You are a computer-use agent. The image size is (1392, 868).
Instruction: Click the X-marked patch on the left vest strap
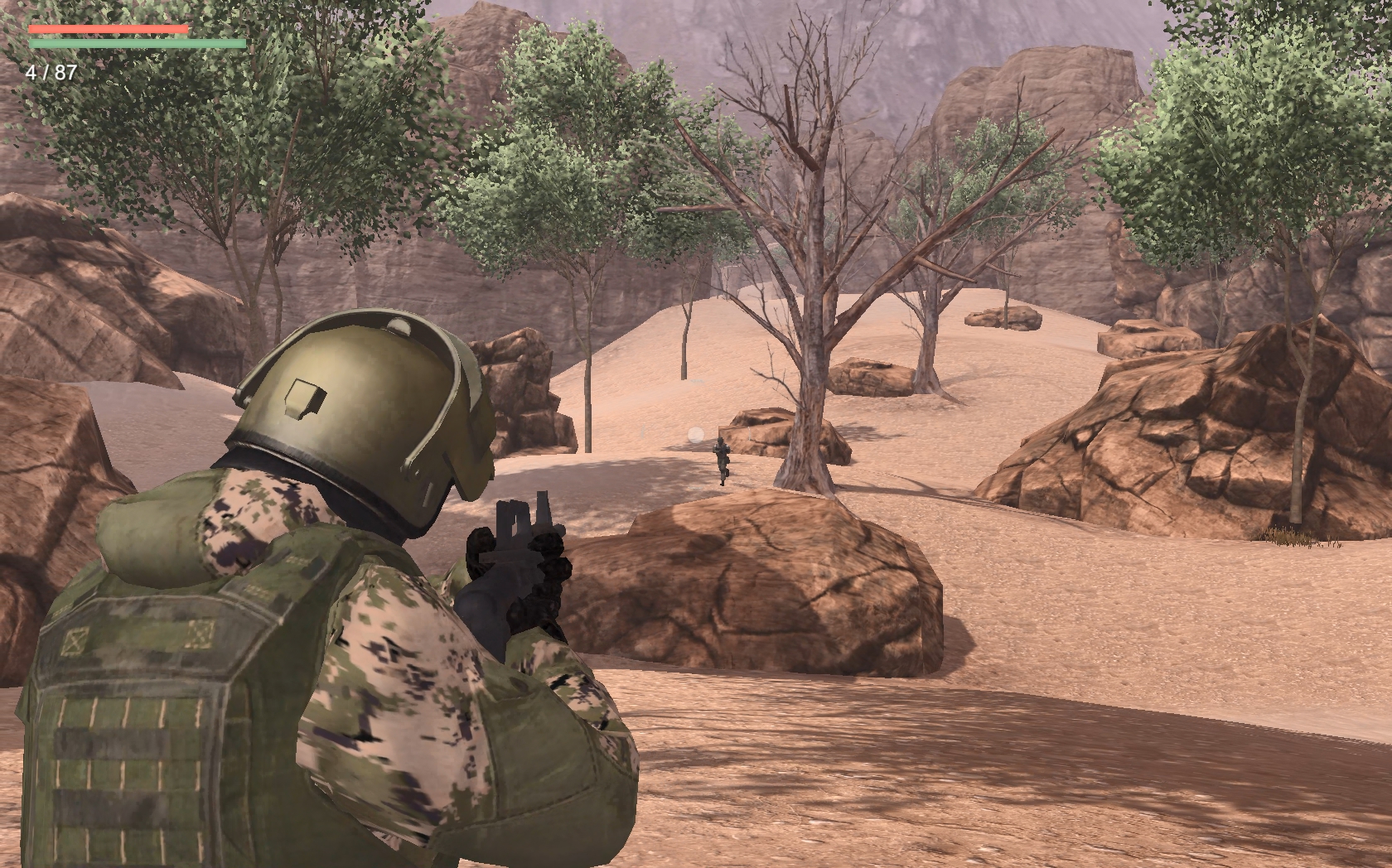75,639
